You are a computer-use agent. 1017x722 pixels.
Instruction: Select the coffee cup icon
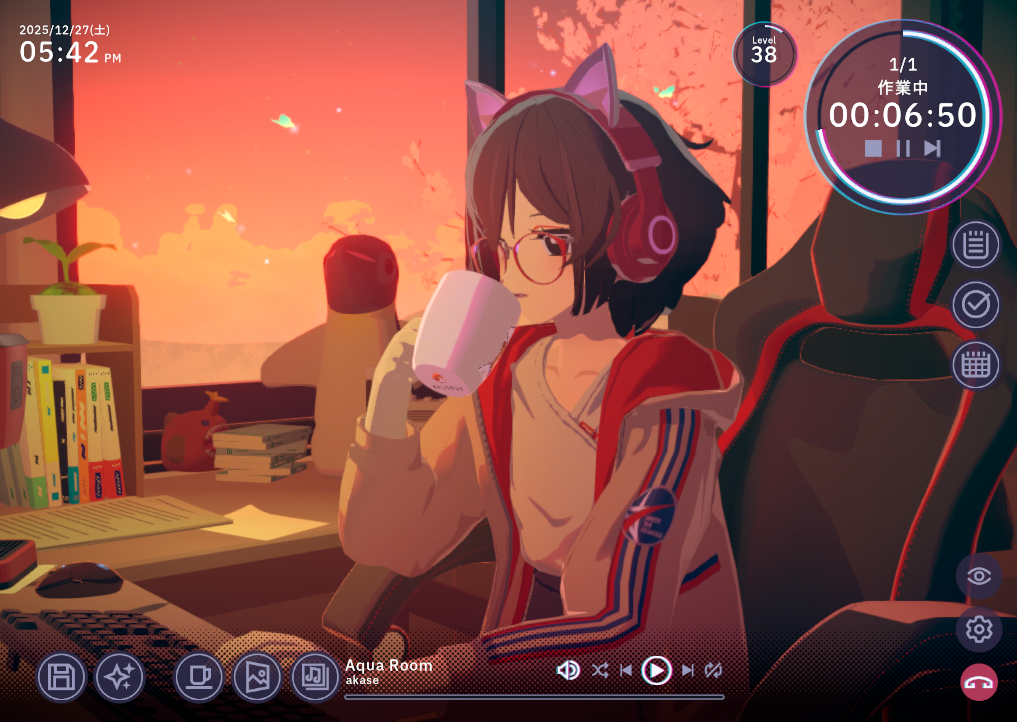click(x=199, y=677)
